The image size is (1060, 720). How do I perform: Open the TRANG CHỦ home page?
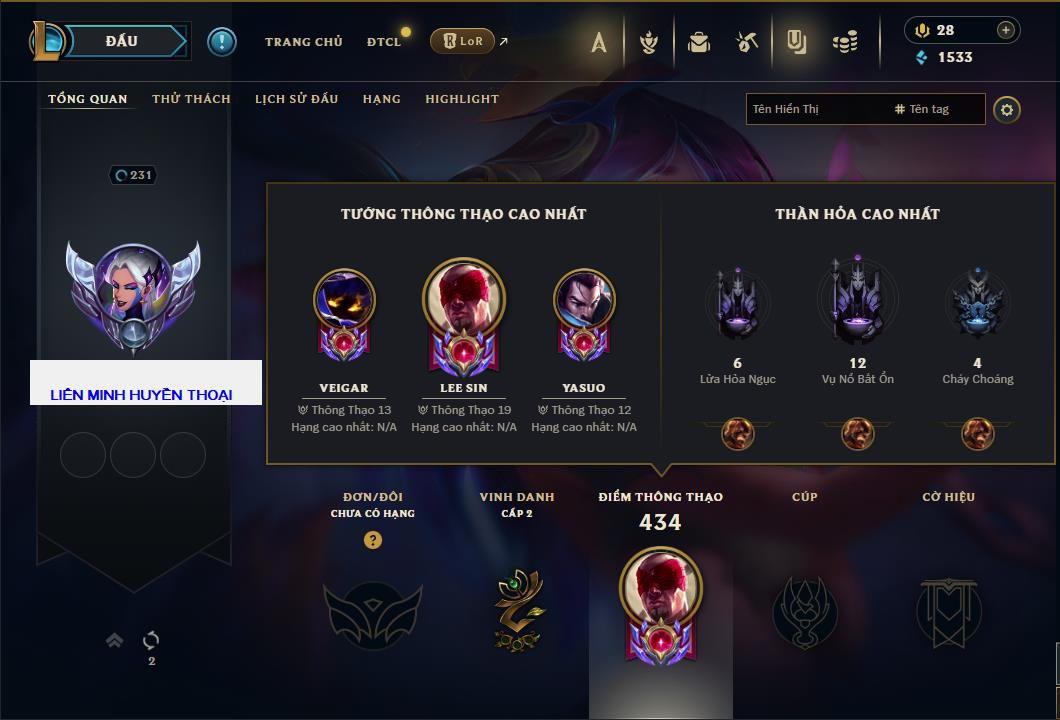tap(303, 42)
